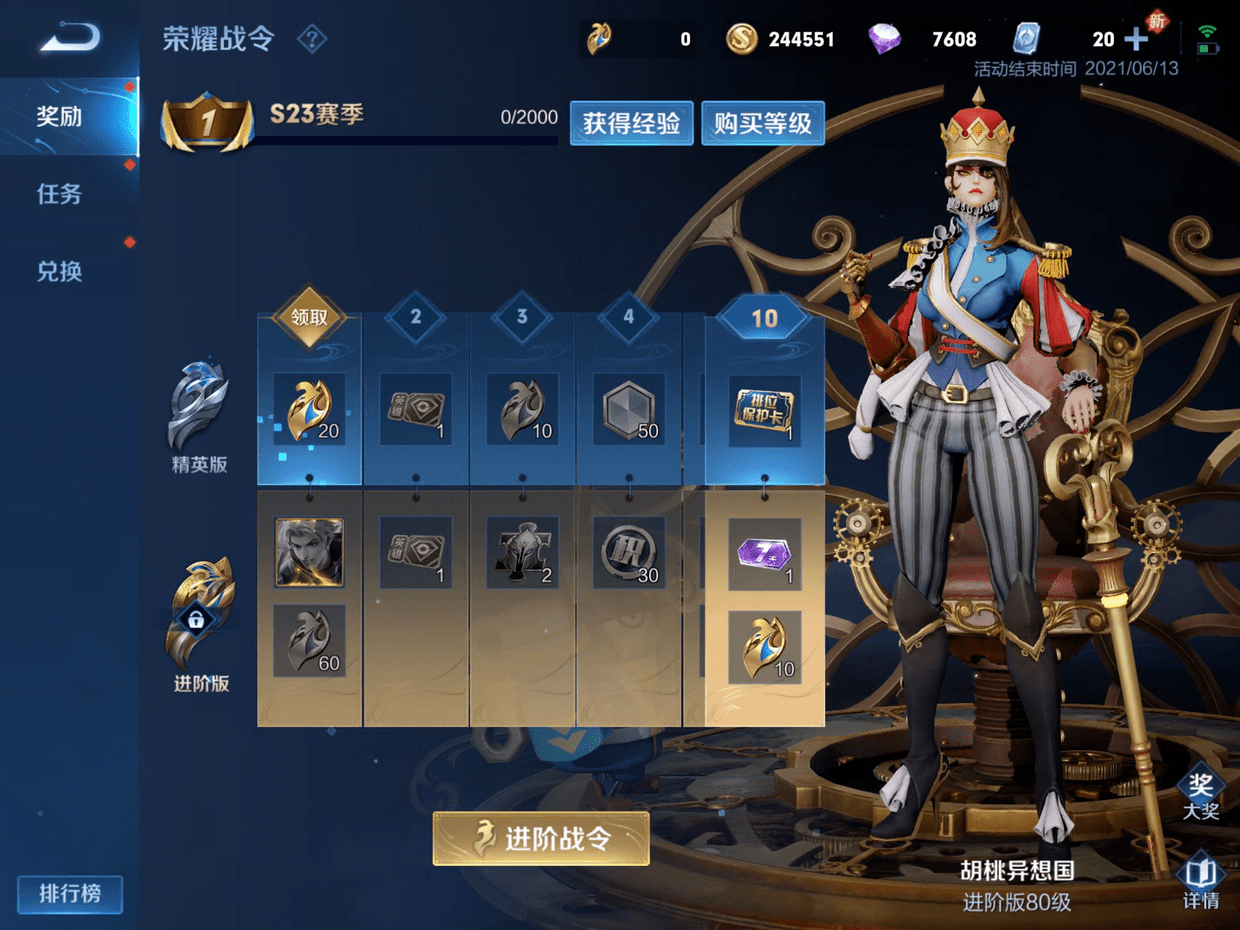Open the 荣耀战令 help question mark
The height and width of the screenshot is (930, 1240).
[x=312, y=40]
